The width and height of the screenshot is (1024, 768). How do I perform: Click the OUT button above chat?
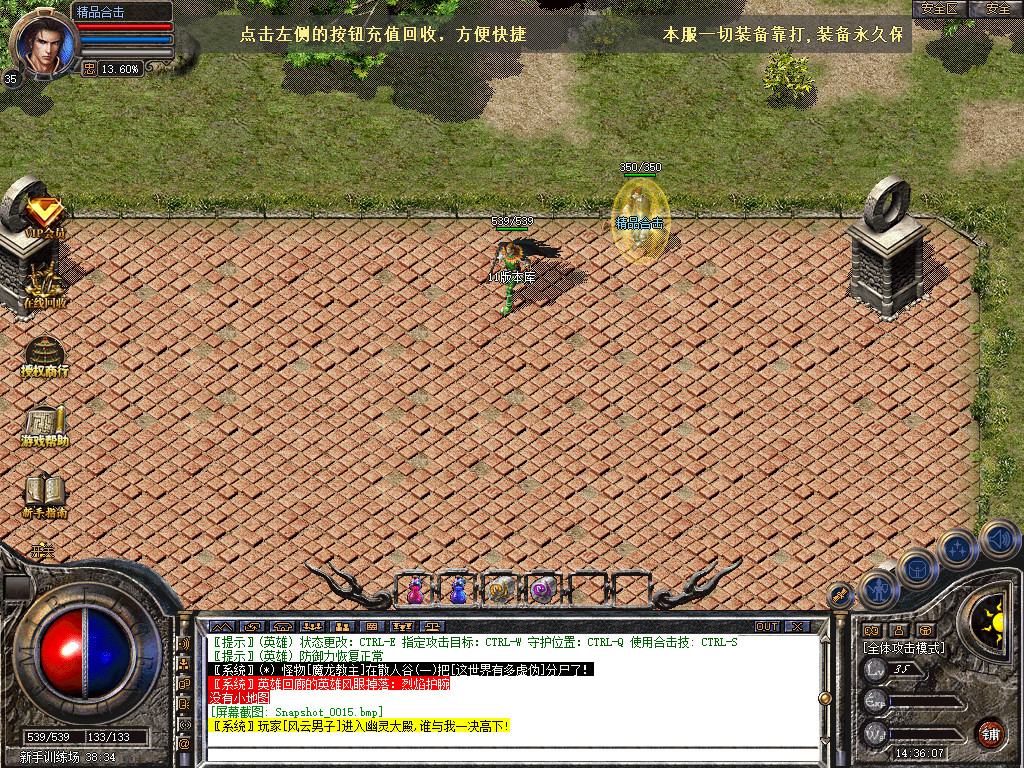pos(767,627)
